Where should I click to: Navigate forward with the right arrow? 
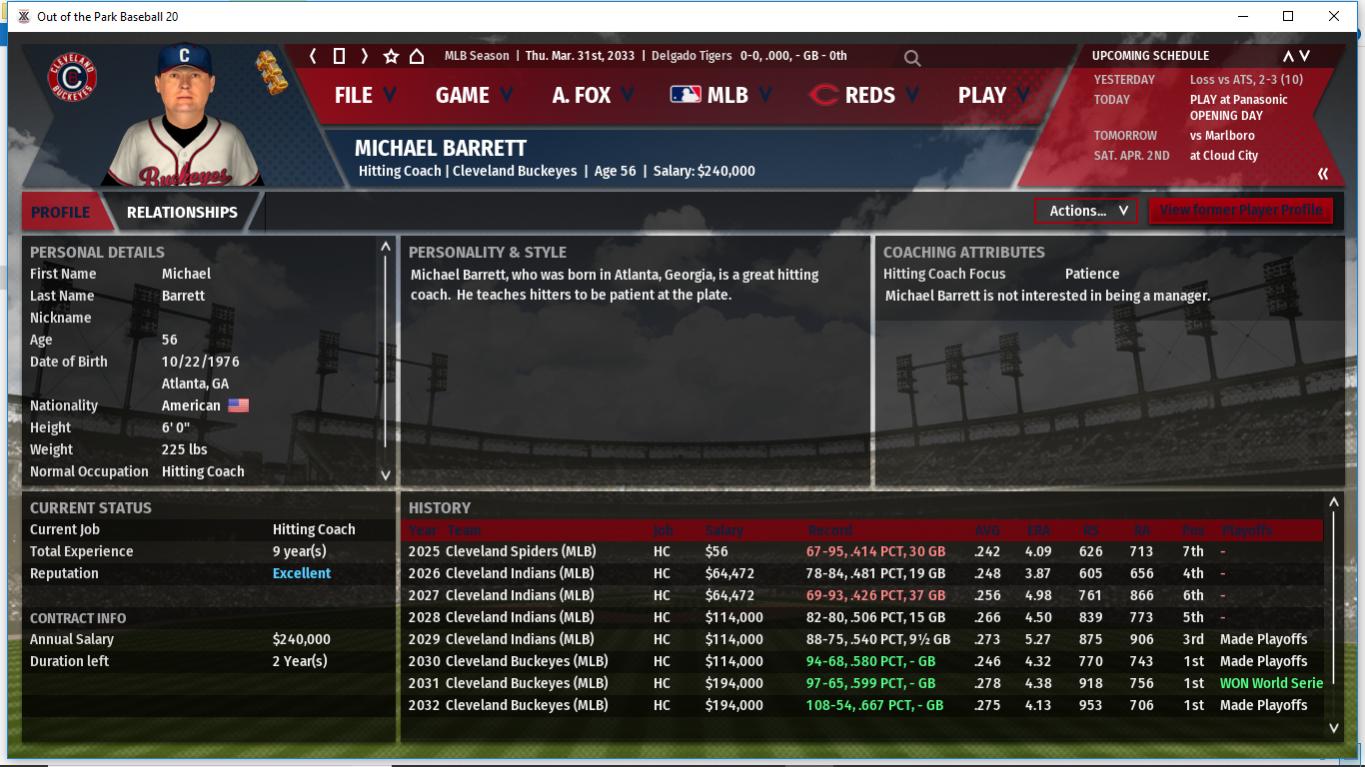[x=364, y=56]
